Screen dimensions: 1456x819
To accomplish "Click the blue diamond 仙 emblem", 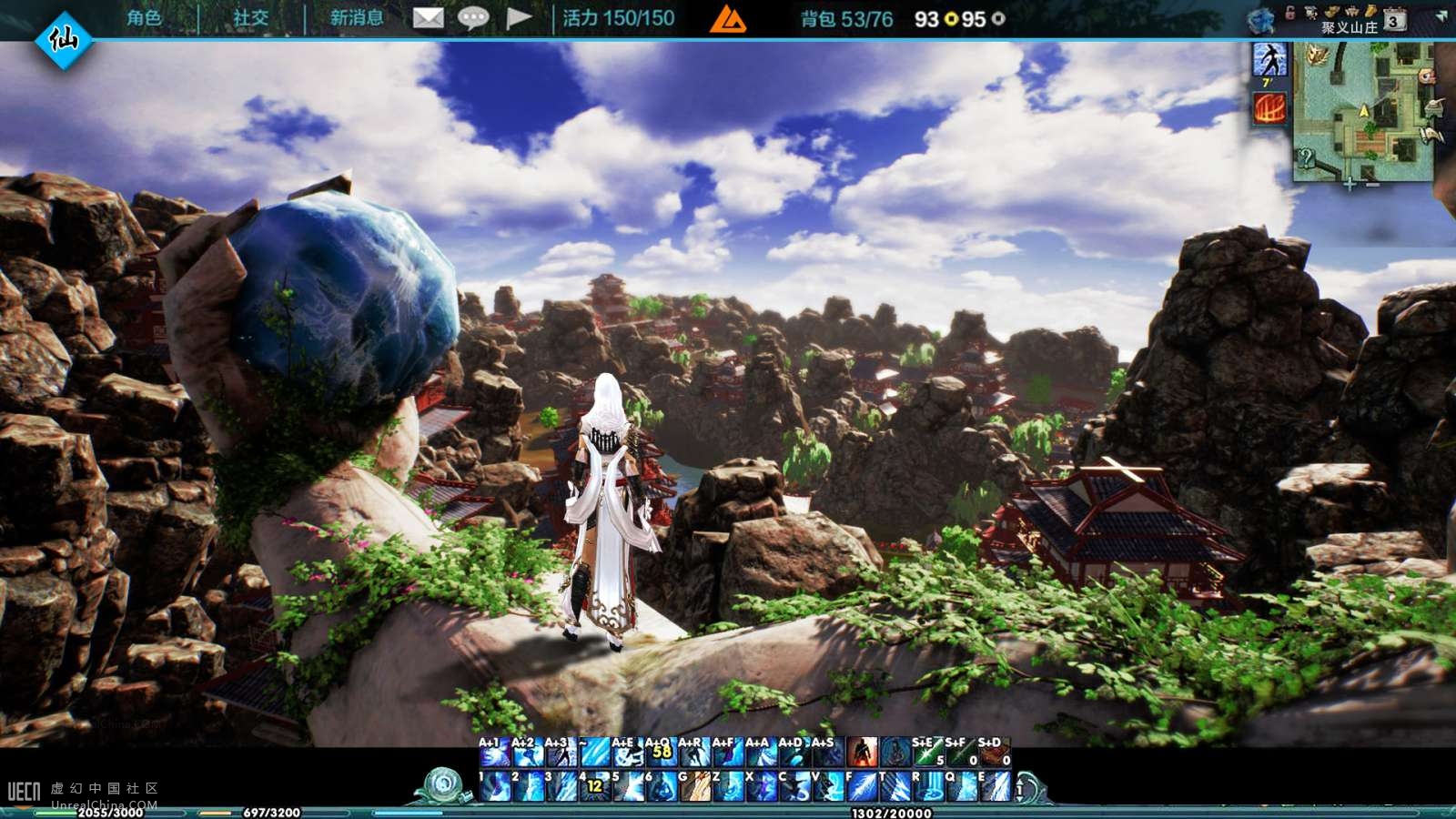I will click(63, 39).
